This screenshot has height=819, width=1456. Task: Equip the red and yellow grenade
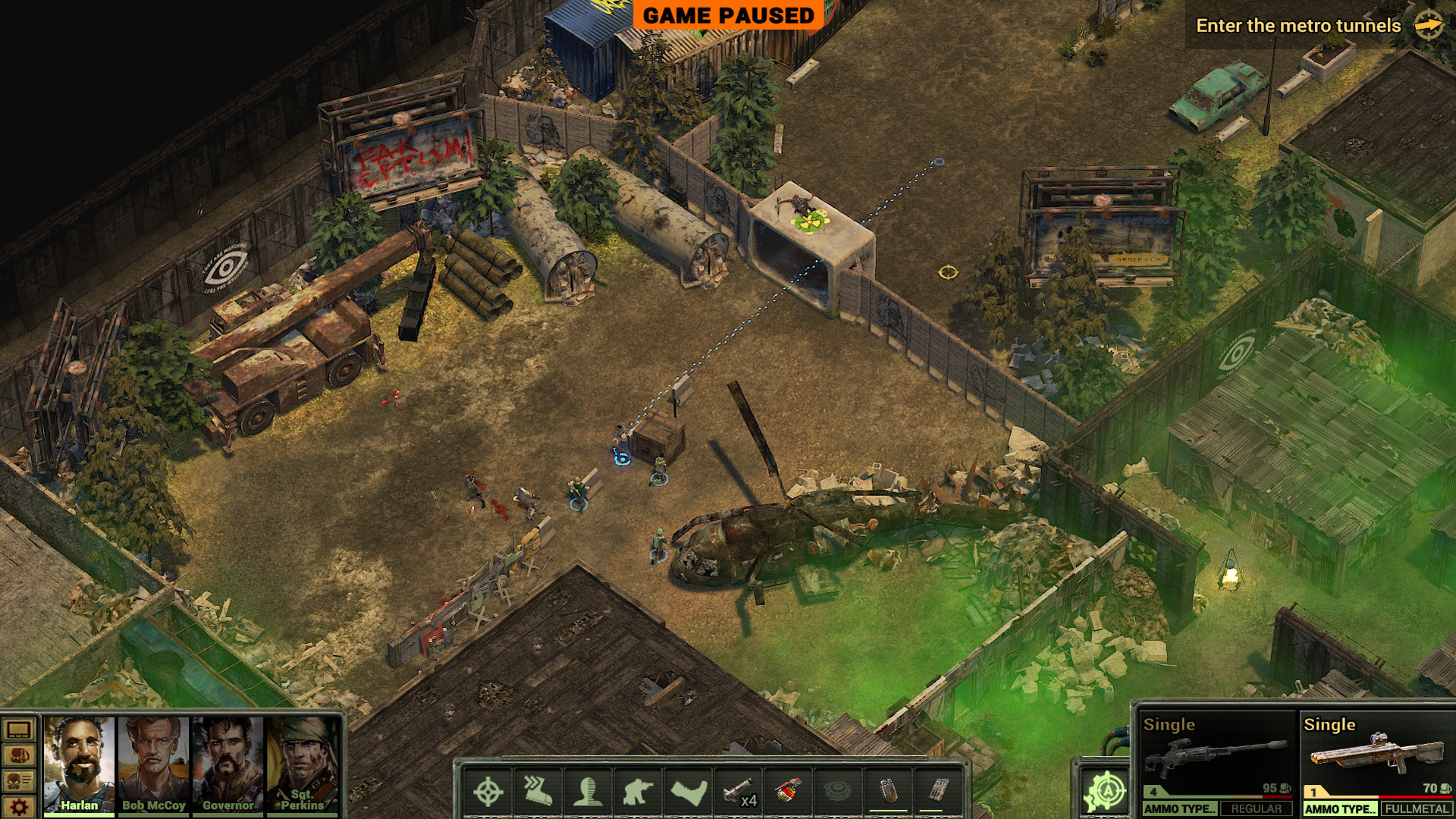coord(789,792)
